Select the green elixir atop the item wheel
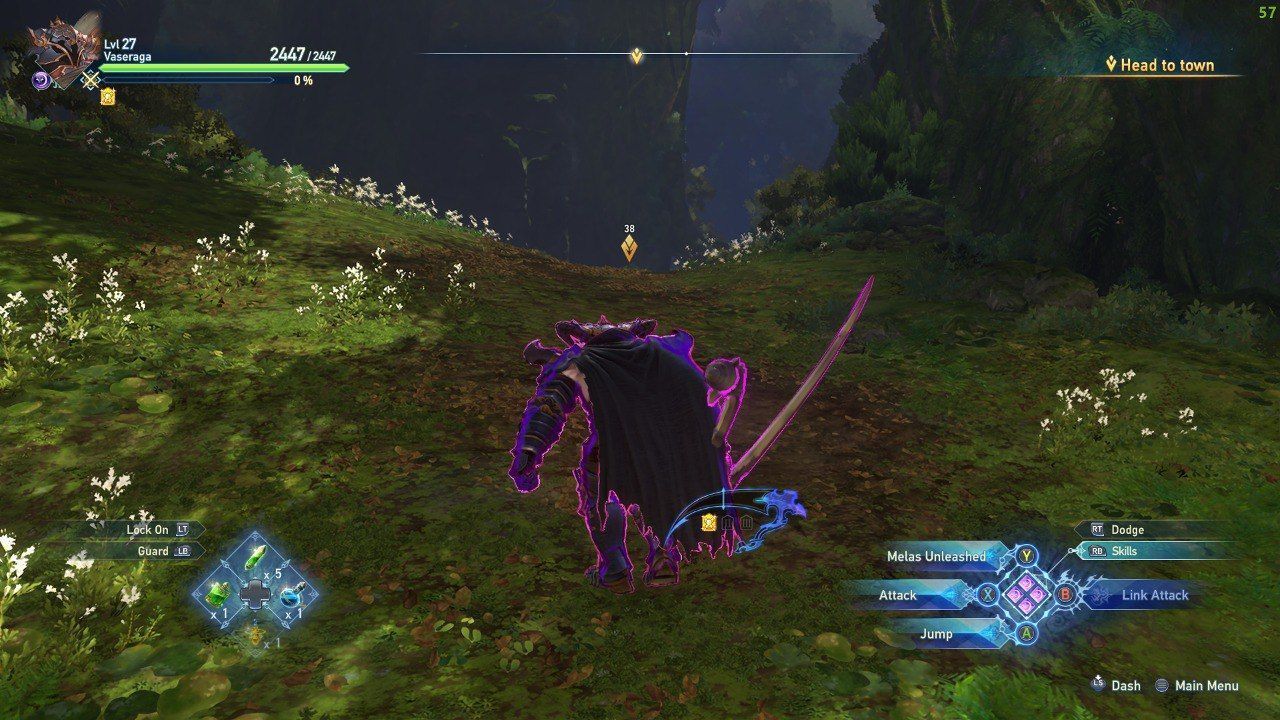The image size is (1280, 720). [x=256, y=557]
